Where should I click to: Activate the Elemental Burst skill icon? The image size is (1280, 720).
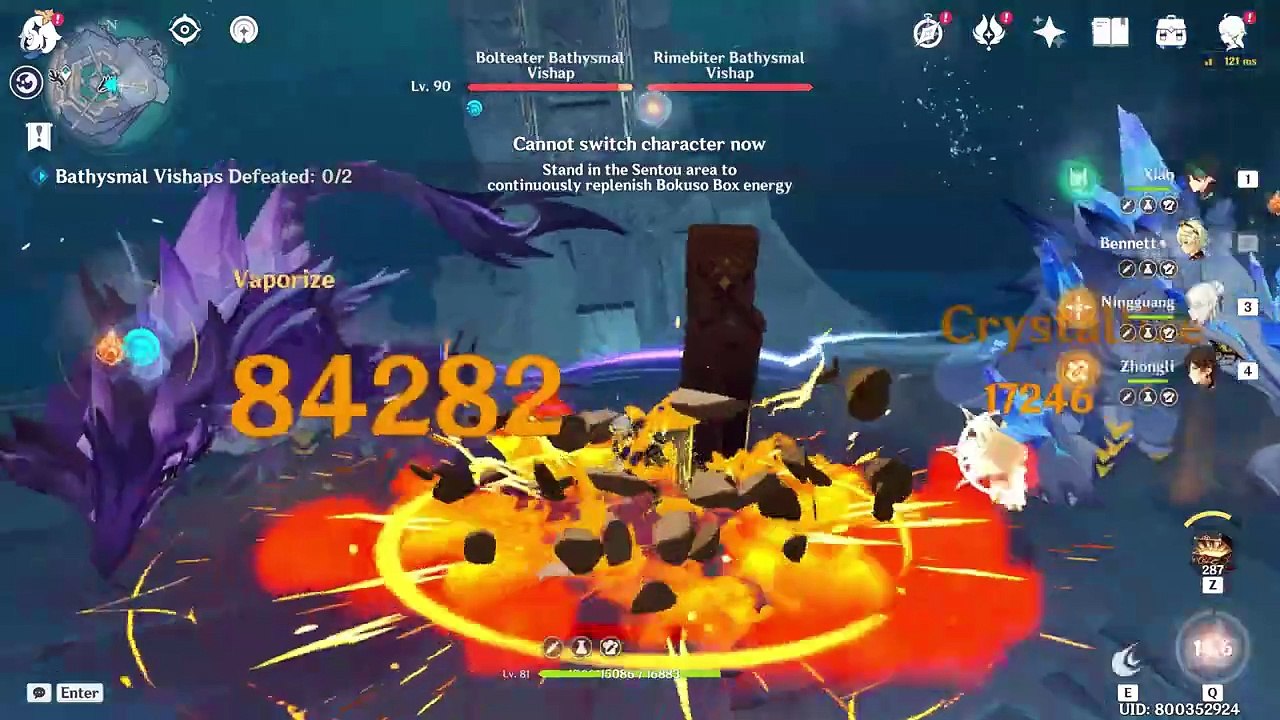pyautogui.click(x=1212, y=650)
